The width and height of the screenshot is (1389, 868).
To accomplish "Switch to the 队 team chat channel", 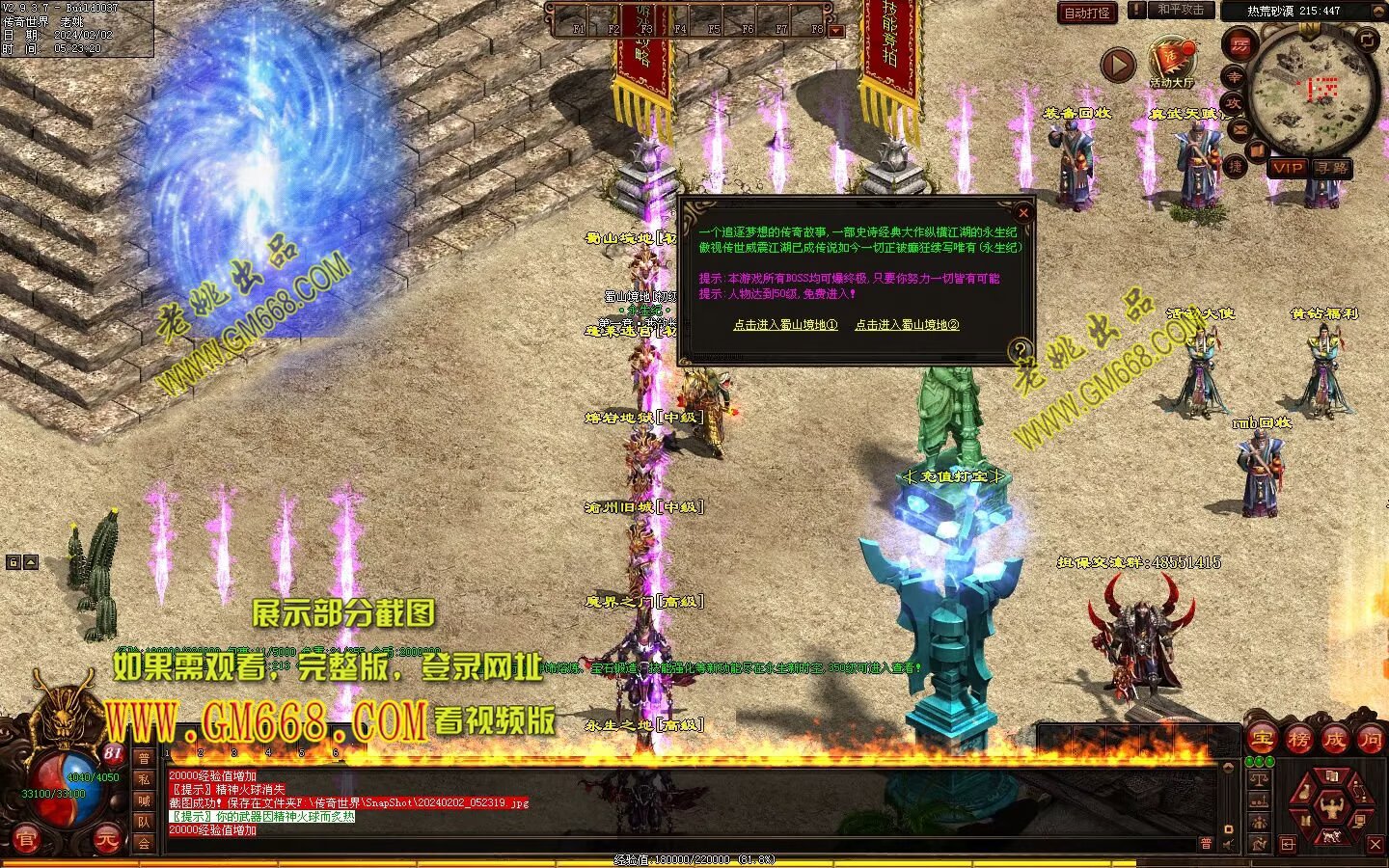I will tap(144, 822).
